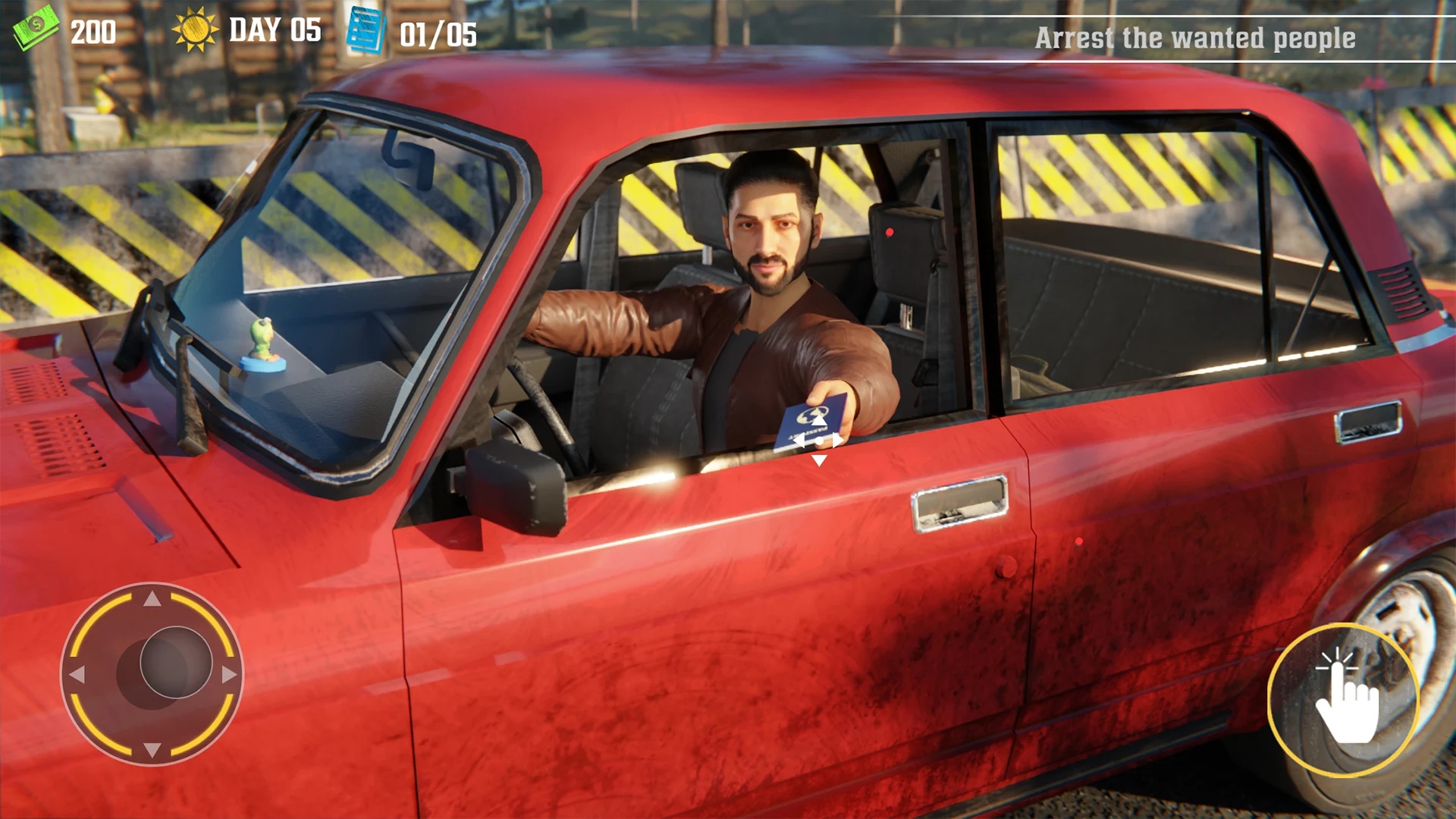
Task: Click the down triangle below the passport
Action: click(819, 460)
